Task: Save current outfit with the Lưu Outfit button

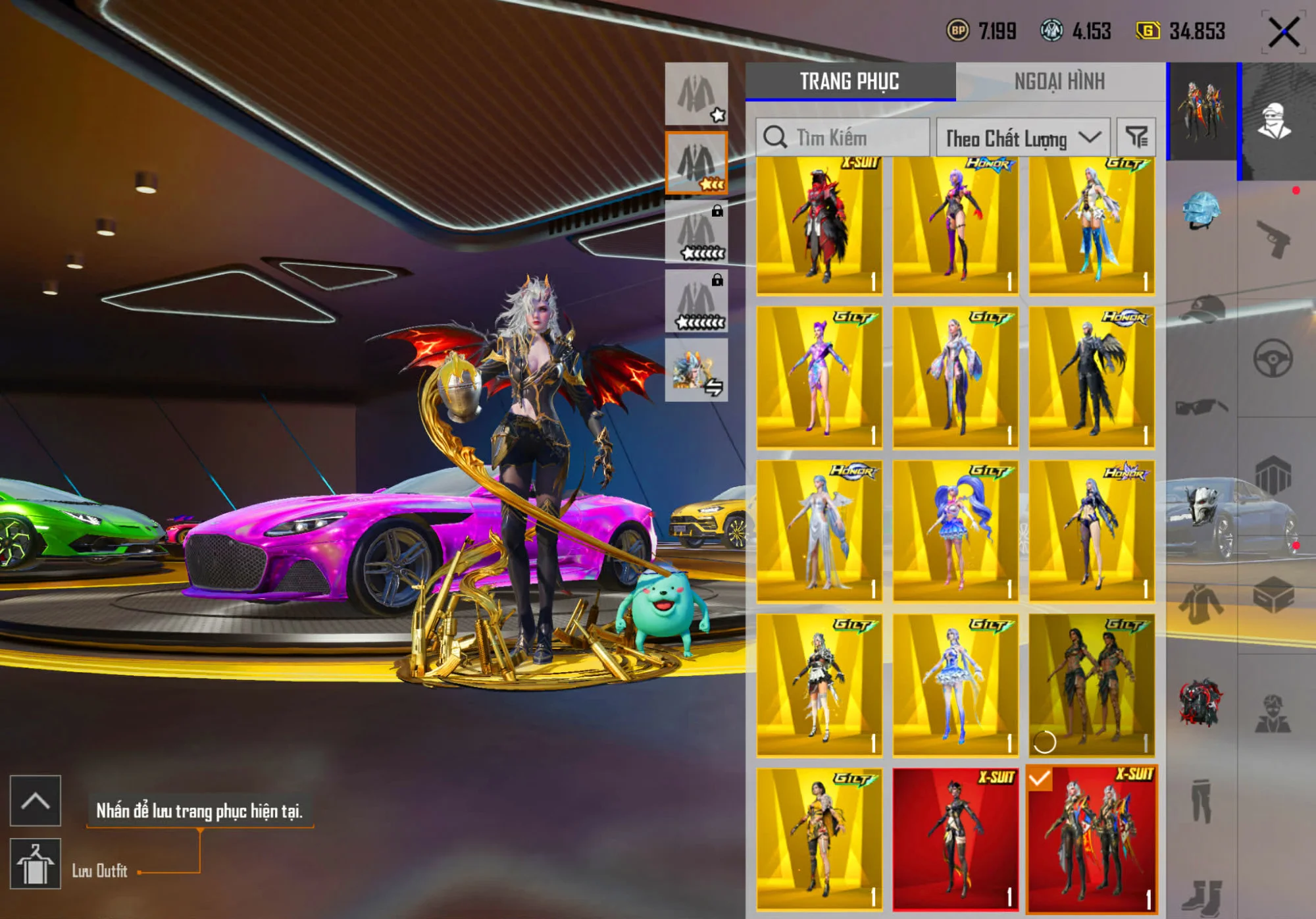Action: (x=36, y=864)
